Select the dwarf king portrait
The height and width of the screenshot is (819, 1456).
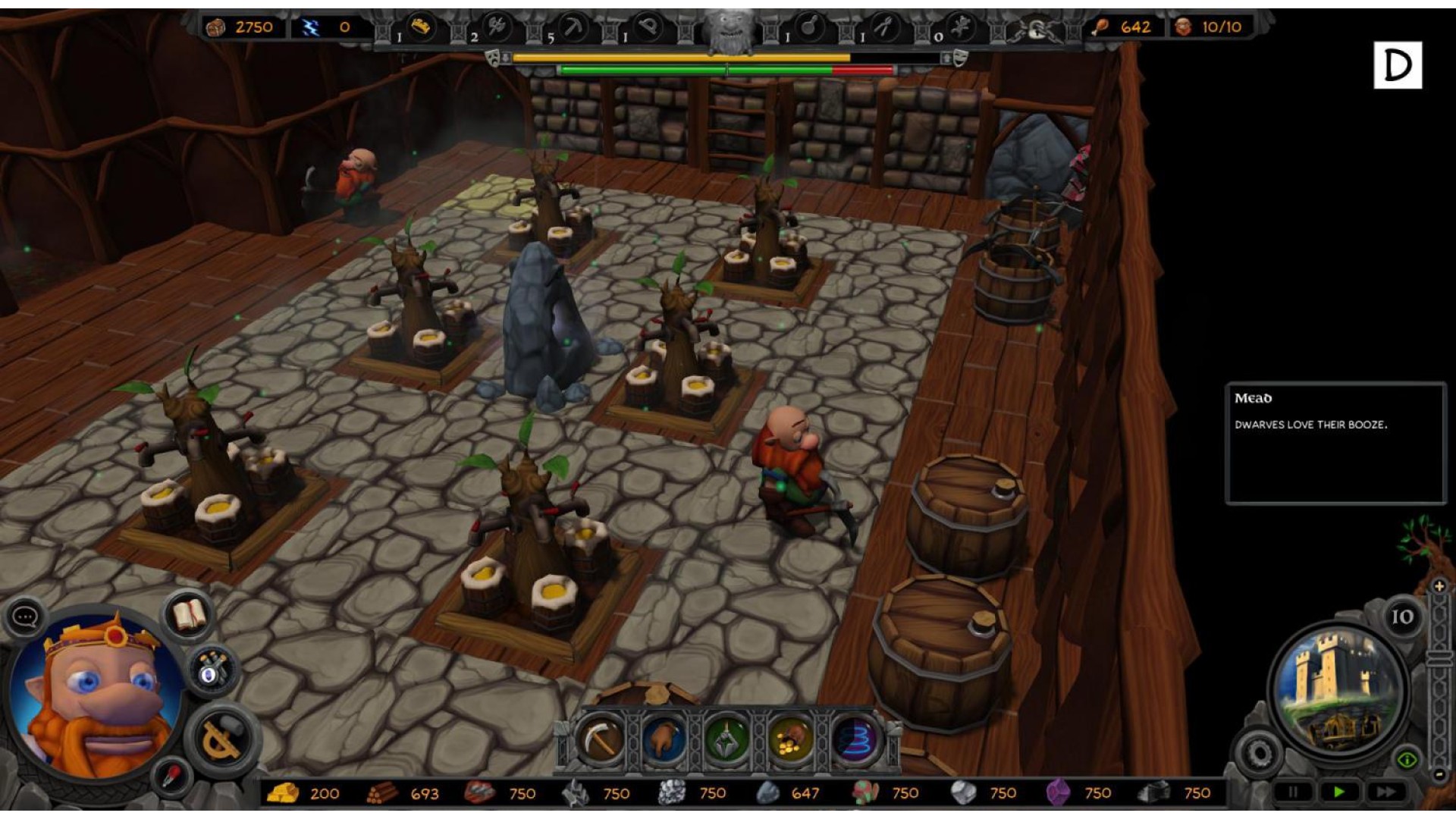(95, 692)
